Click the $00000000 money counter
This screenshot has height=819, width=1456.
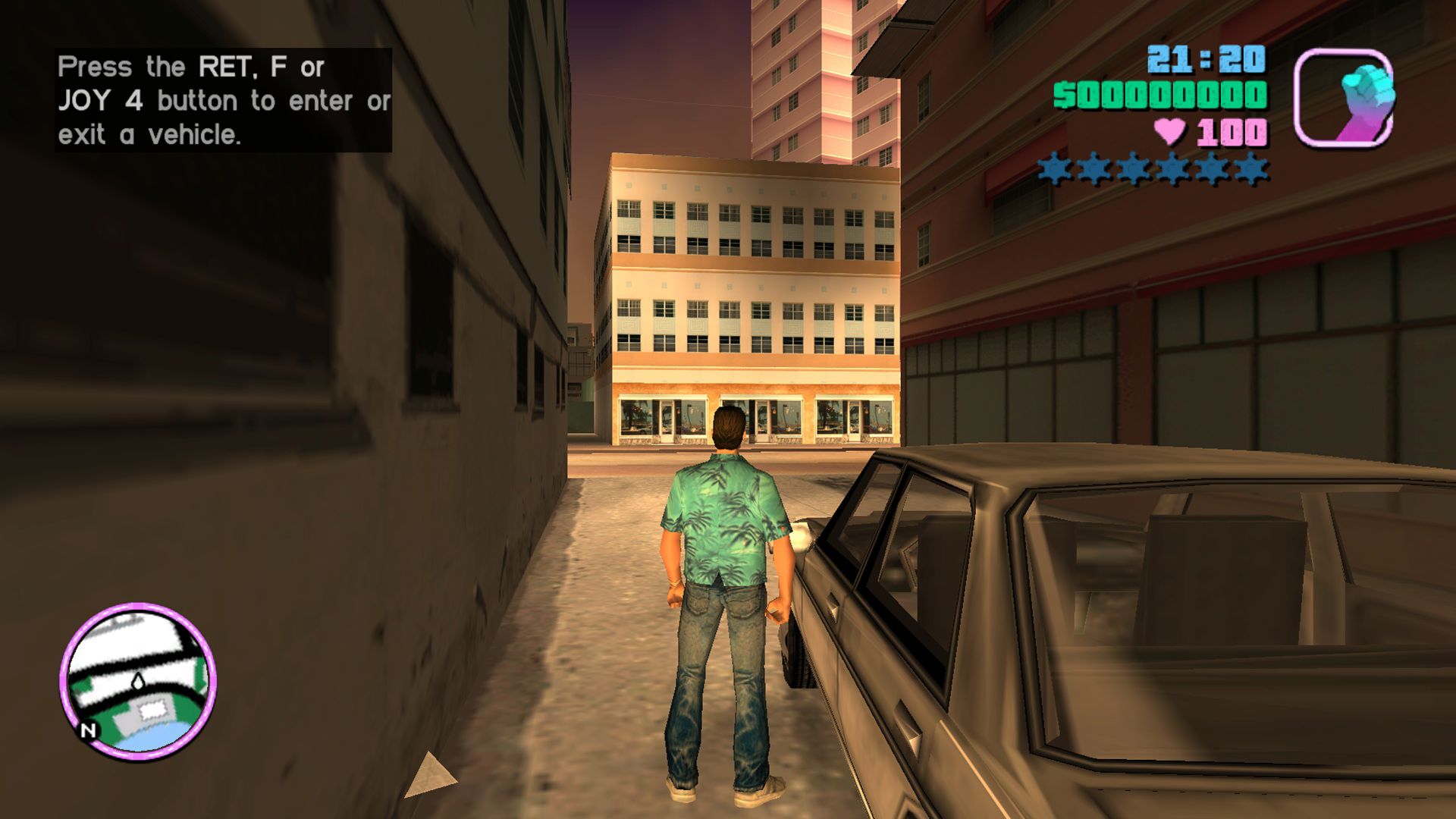click(1160, 95)
